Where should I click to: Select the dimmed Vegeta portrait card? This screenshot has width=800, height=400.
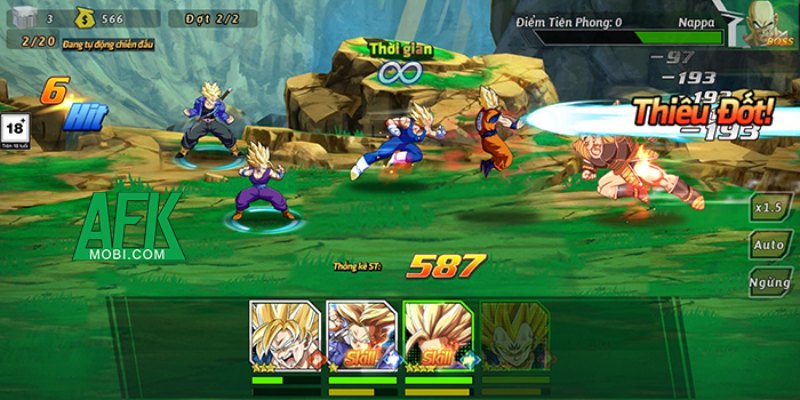(x=514, y=334)
